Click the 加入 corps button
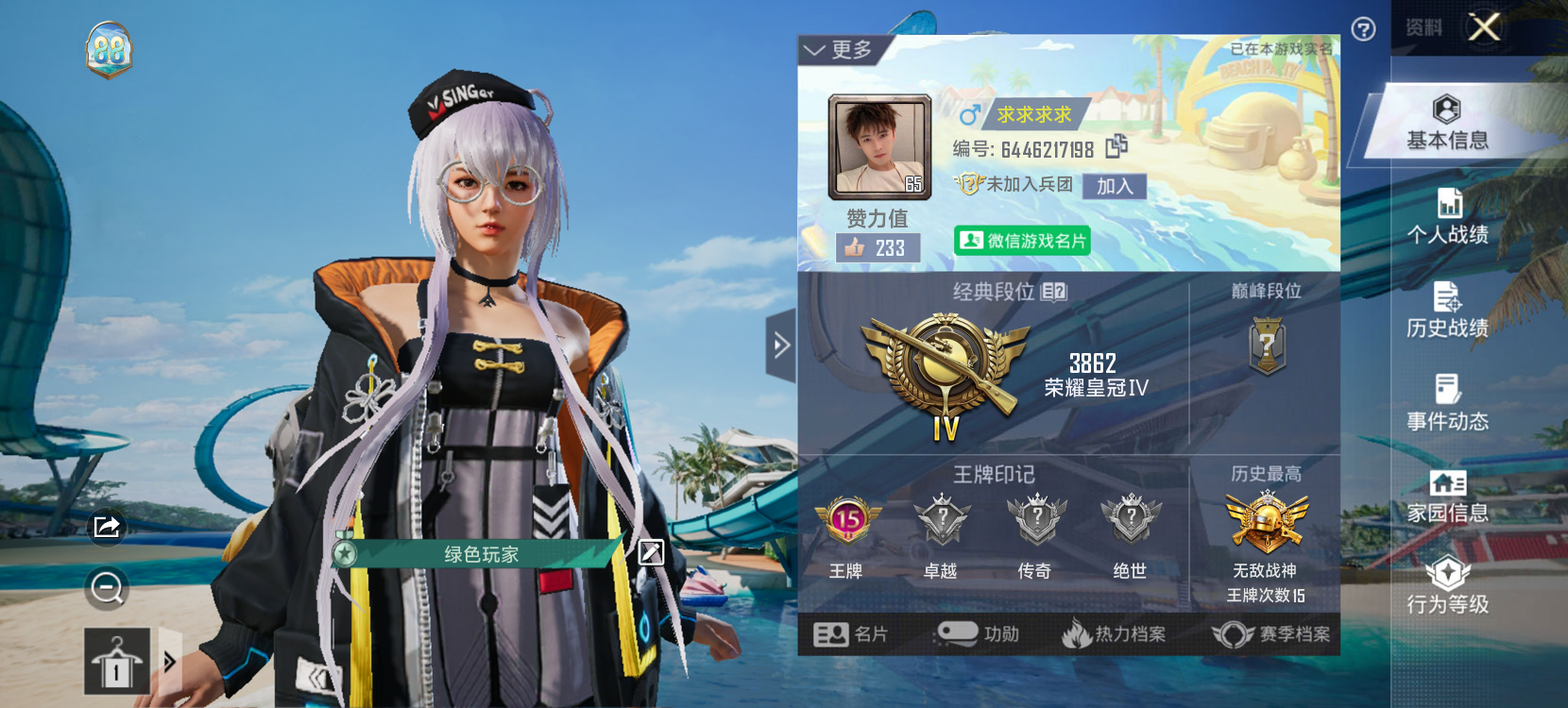Viewport: 1568px width, 708px height. click(x=1115, y=186)
